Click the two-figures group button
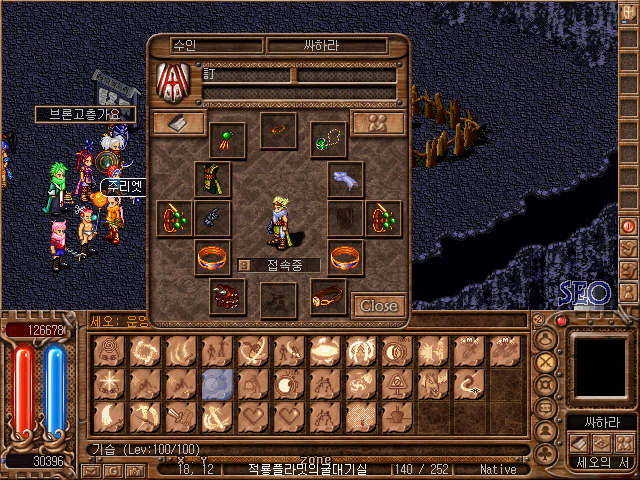 tap(378, 123)
